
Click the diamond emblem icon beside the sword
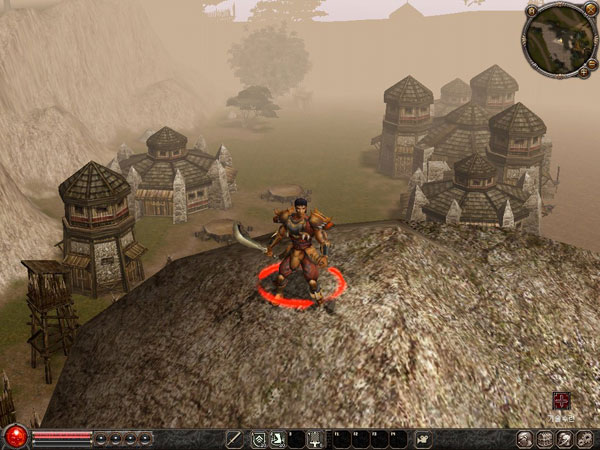[x=258, y=438]
